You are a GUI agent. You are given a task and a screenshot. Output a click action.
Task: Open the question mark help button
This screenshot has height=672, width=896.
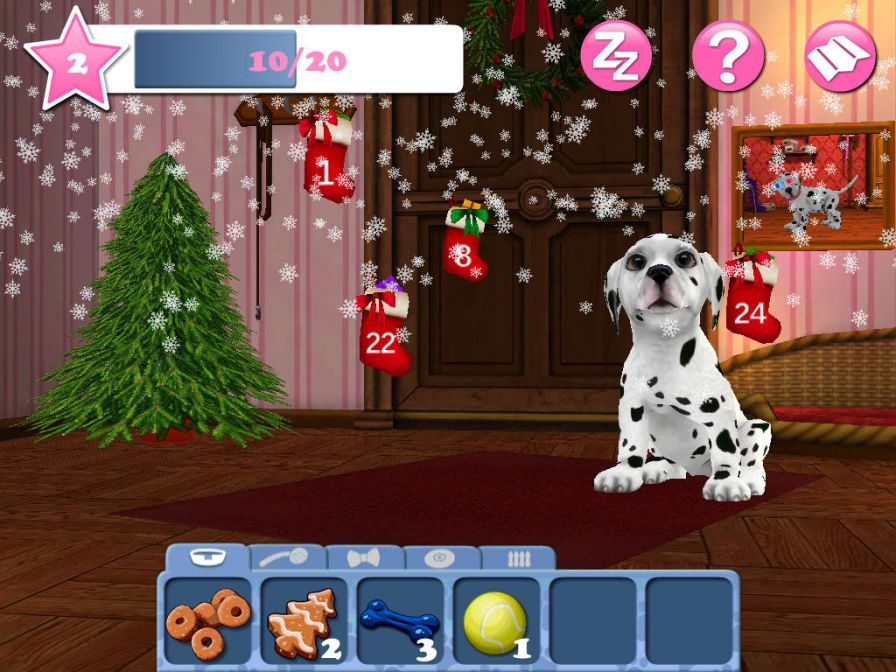click(728, 55)
